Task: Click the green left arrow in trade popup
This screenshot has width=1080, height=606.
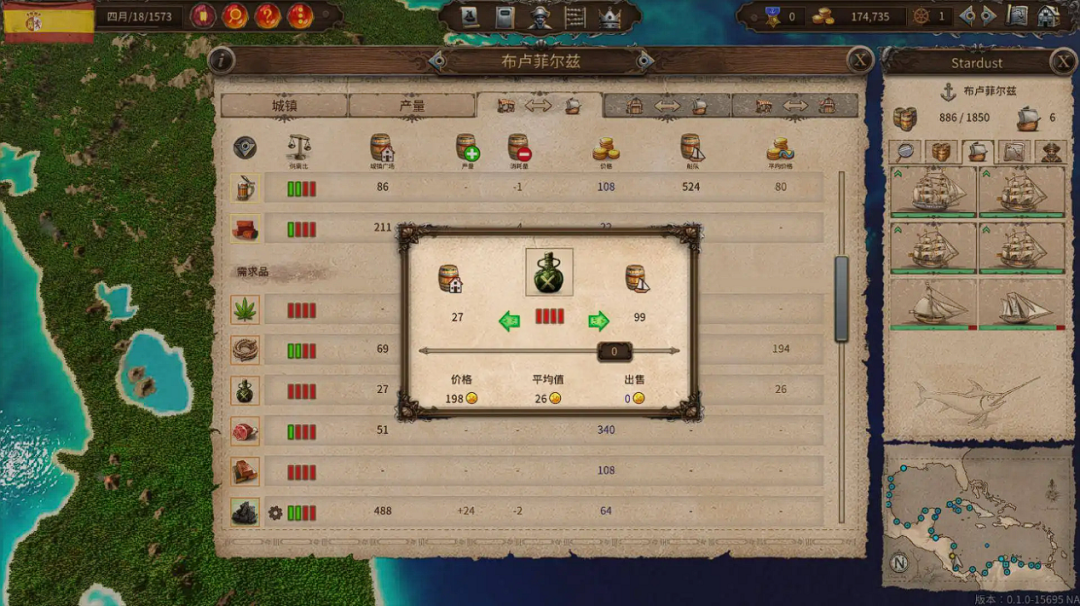Action: pos(510,321)
